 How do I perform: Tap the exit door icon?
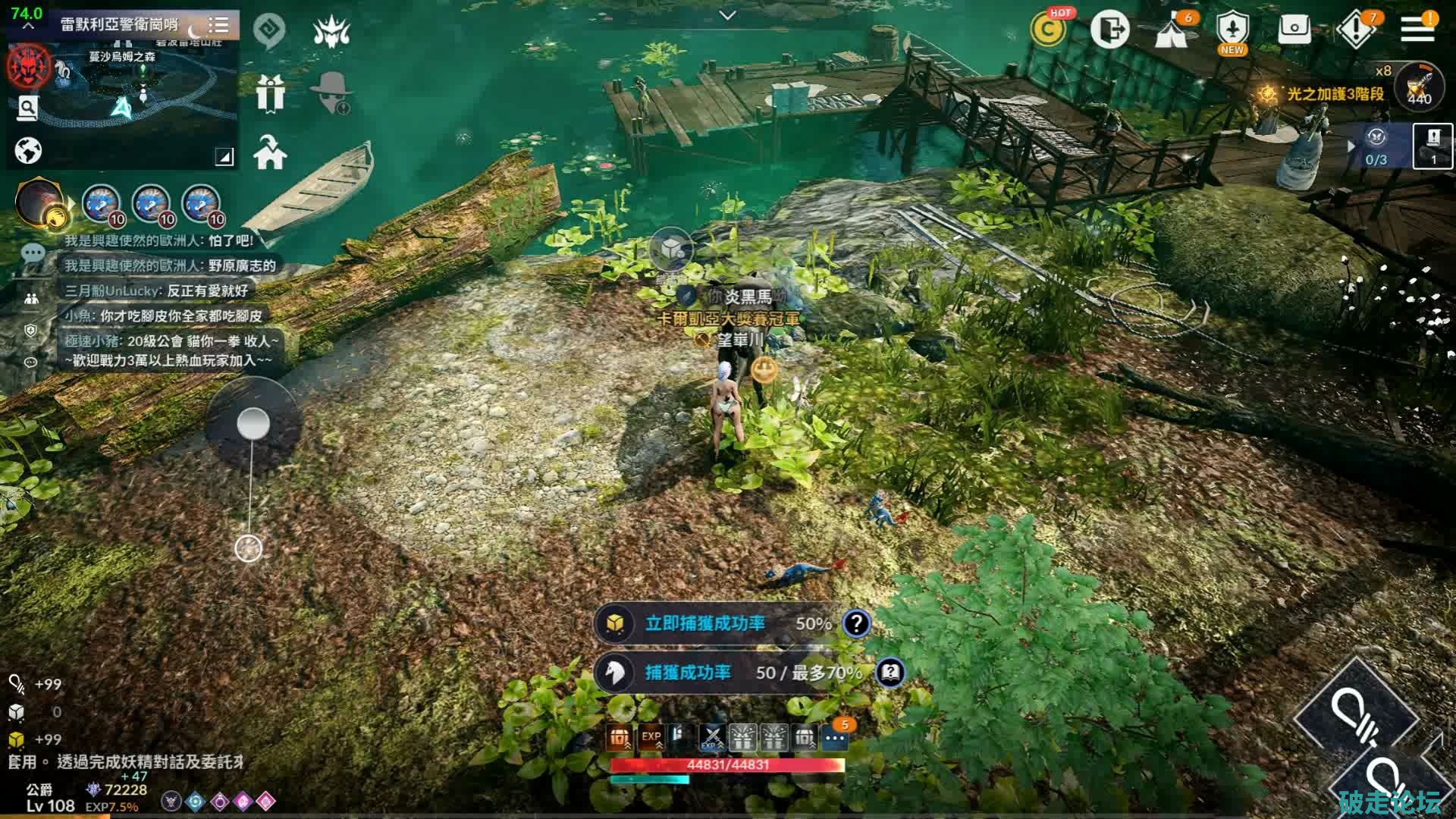coord(1109,30)
